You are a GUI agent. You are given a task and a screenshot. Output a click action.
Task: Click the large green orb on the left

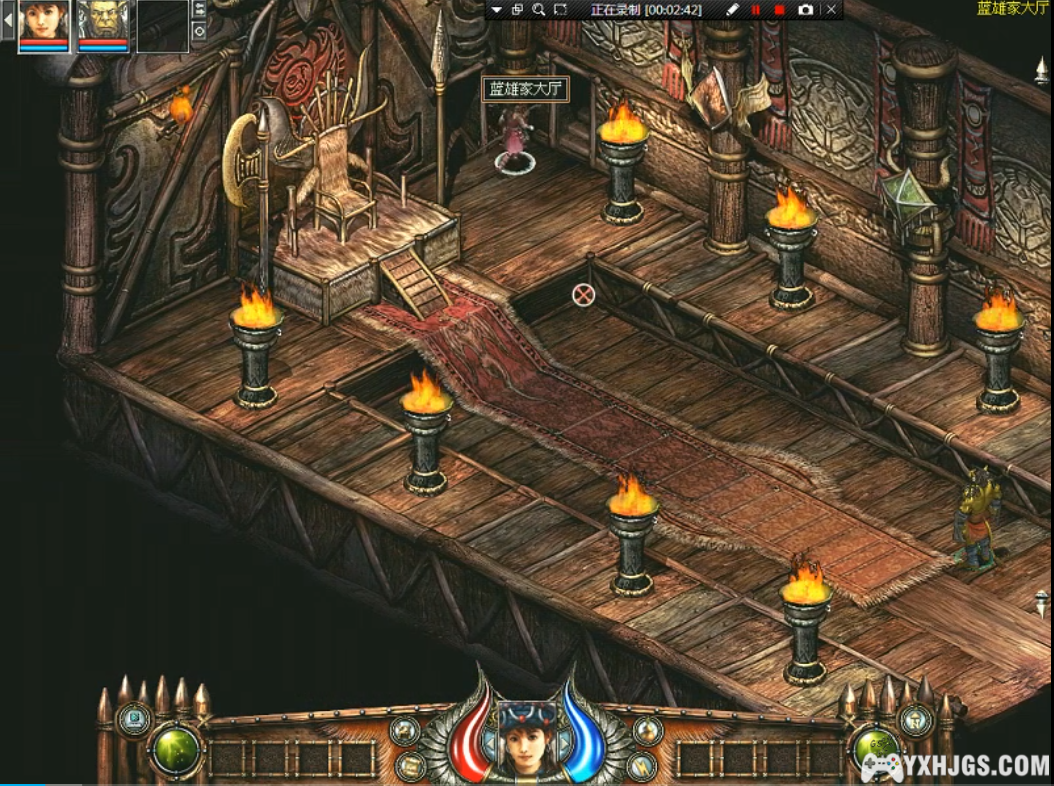coord(176,750)
